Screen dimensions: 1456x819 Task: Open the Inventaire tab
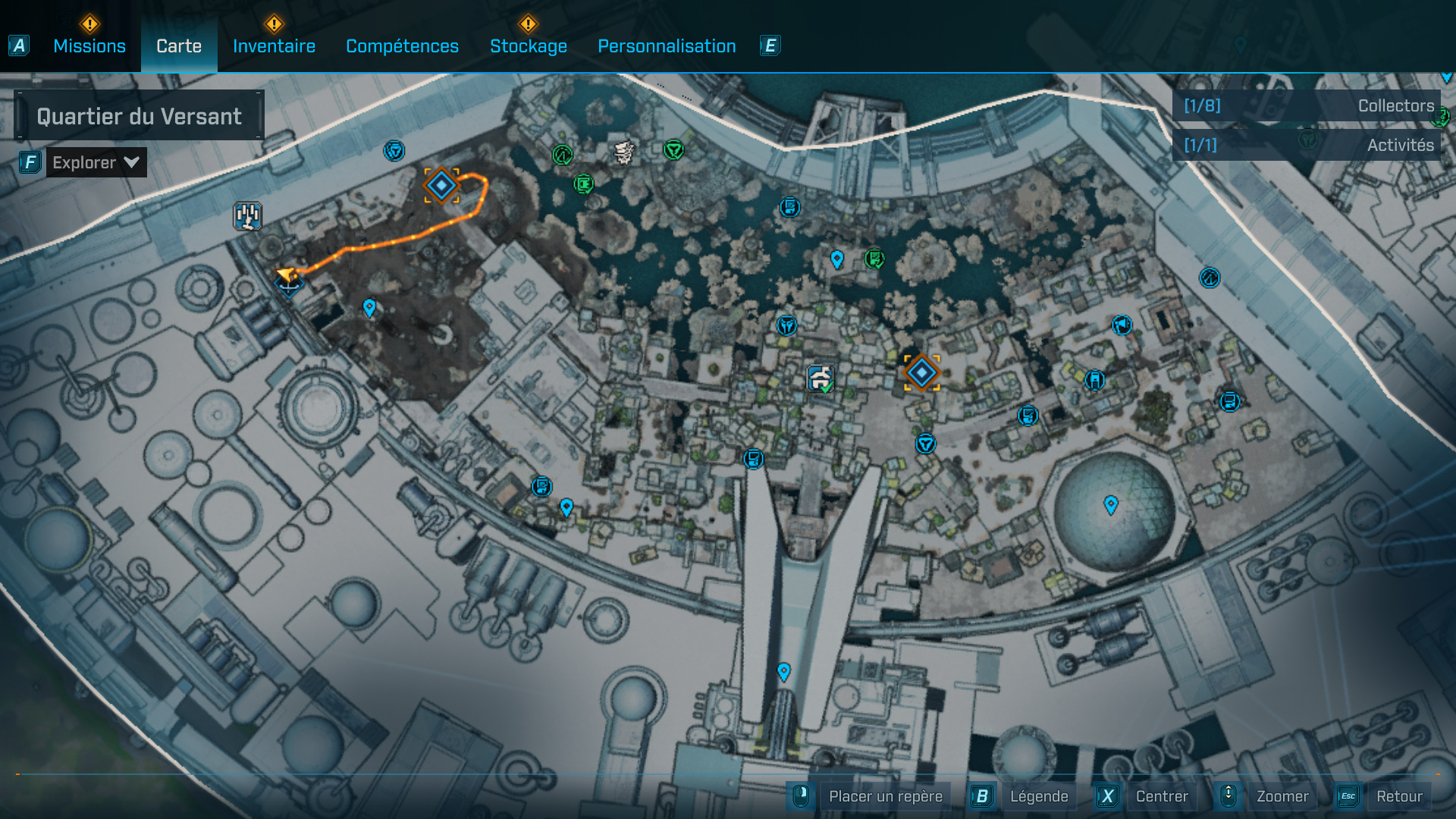[274, 45]
